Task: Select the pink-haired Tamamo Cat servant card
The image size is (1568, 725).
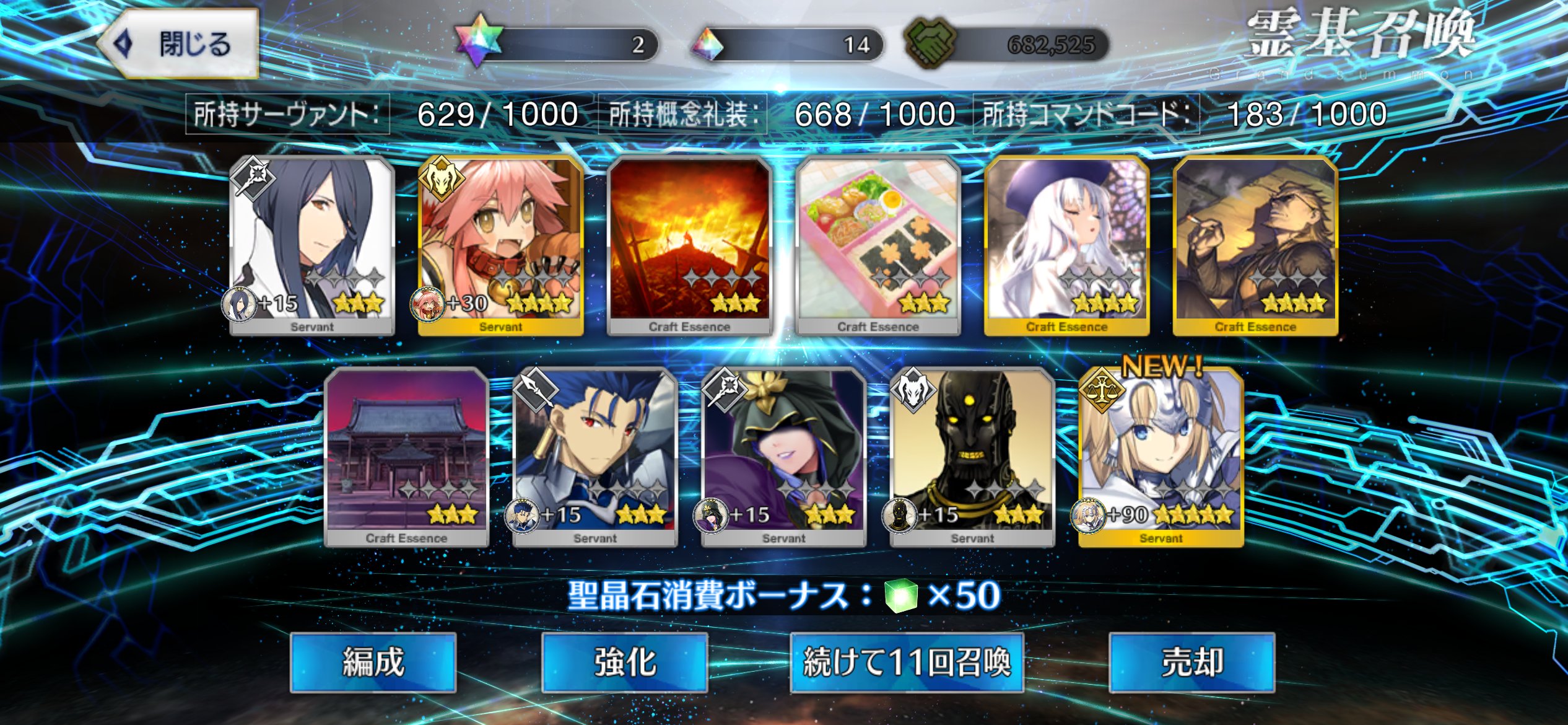Action: point(500,245)
